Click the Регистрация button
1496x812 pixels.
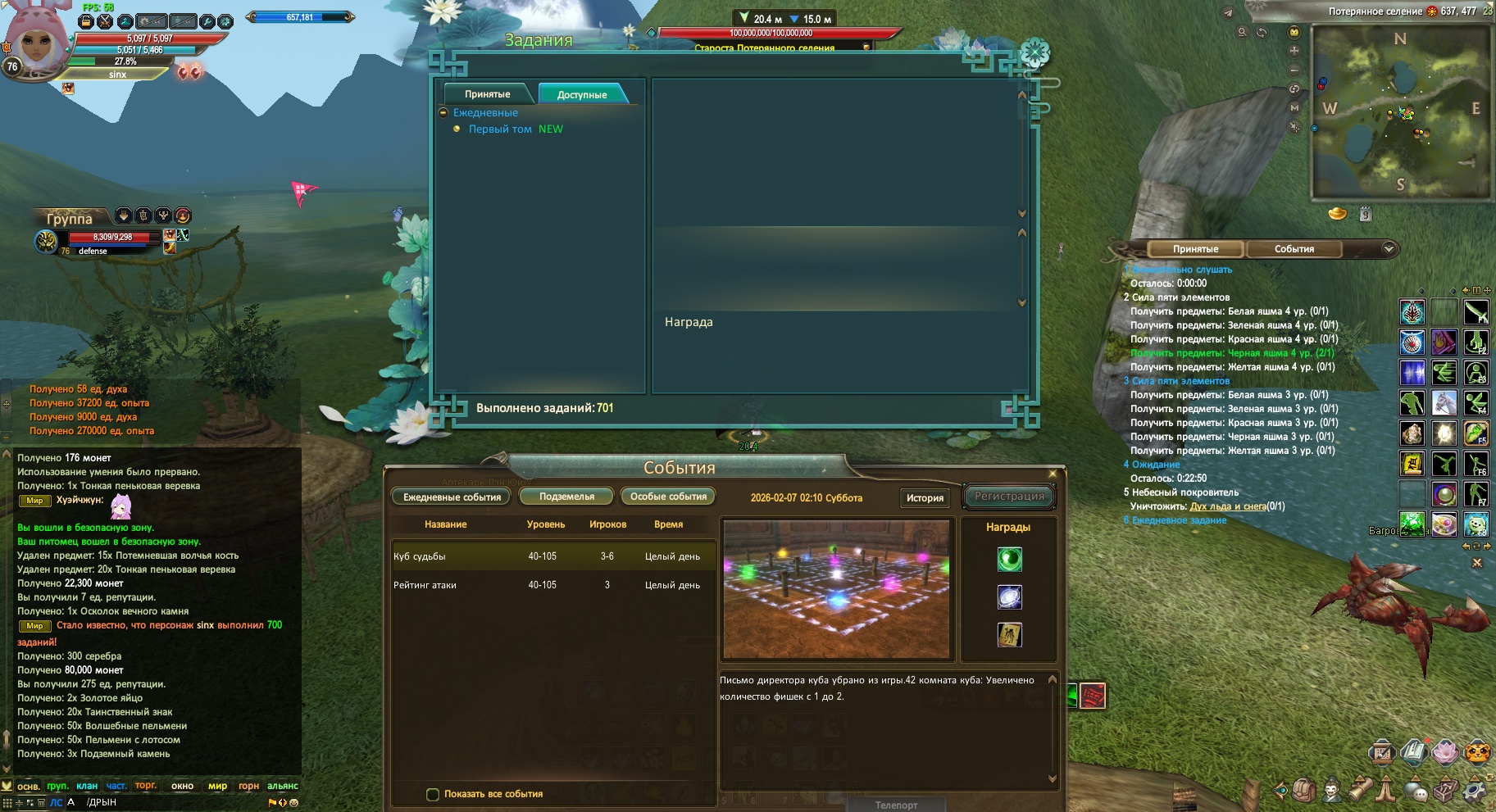click(x=1009, y=497)
